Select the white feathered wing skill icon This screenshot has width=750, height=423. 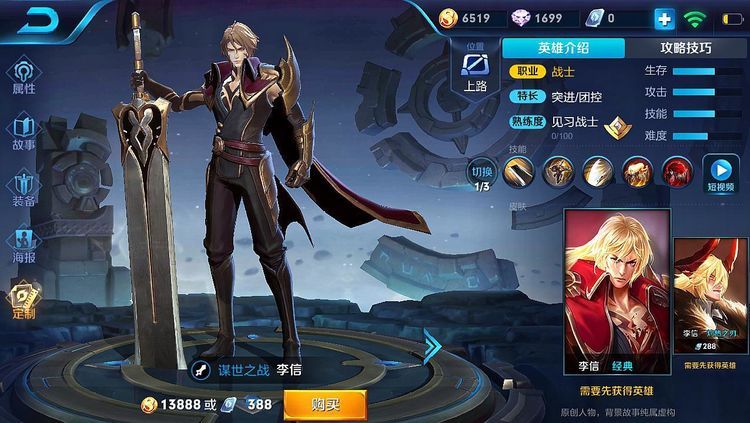pos(597,173)
